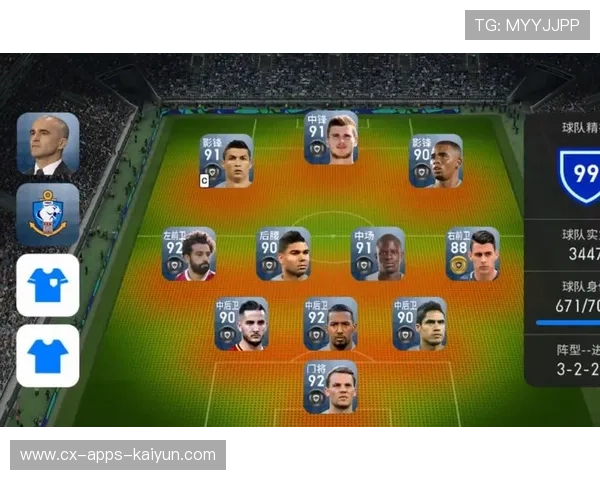The width and height of the screenshot is (600, 480).
Task: Choose the 后腰 90 midfielder card
Action: [x=284, y=254]
